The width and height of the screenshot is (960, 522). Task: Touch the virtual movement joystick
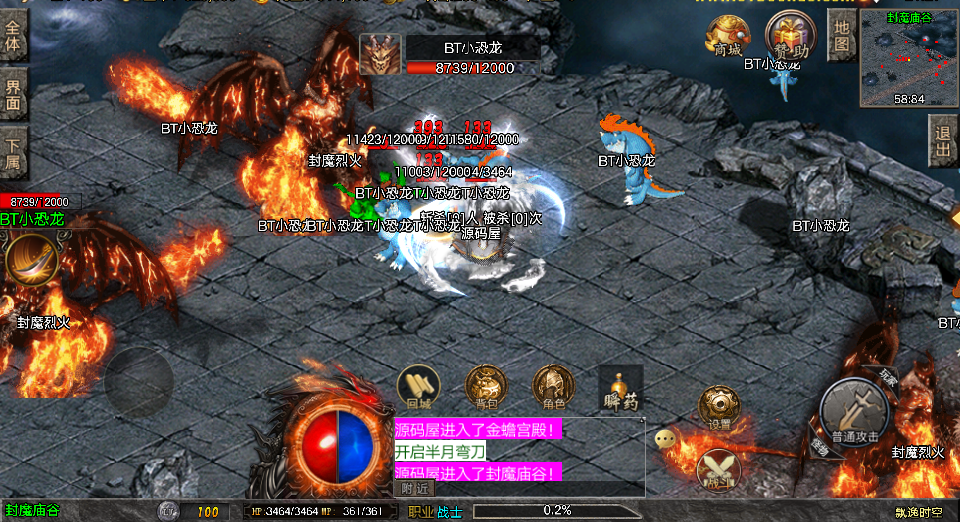[x=139, y=382]
